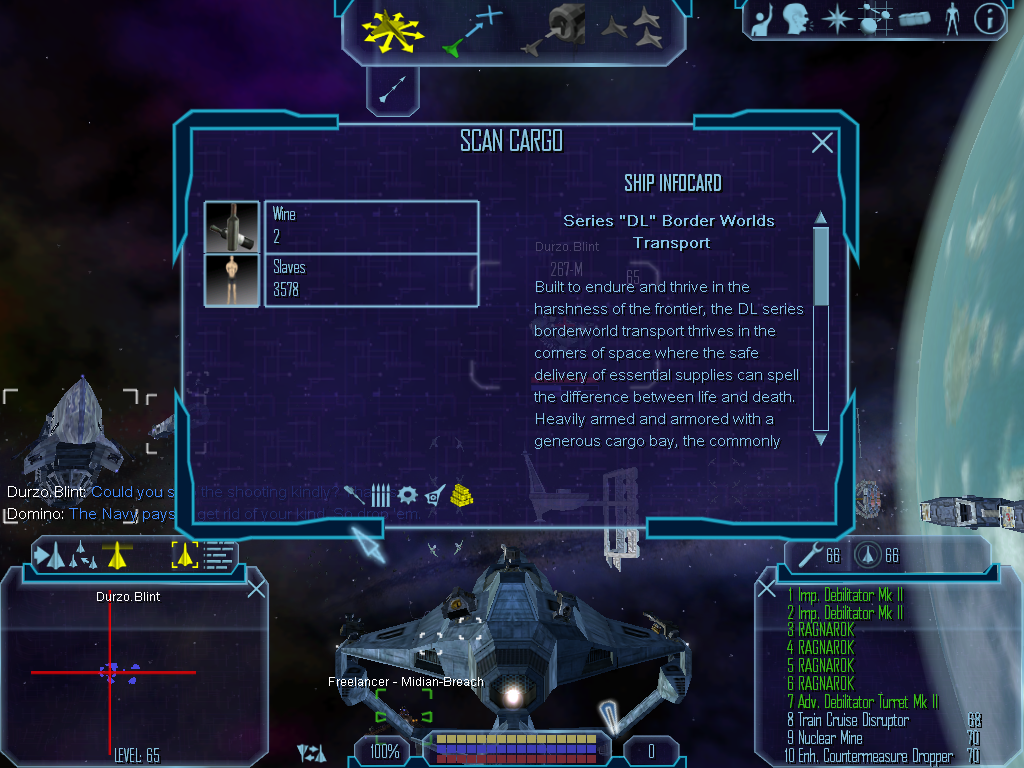Viewport: 1024px width, 768px height.
Task: Open the information 'i' icon
Action: 989,18
